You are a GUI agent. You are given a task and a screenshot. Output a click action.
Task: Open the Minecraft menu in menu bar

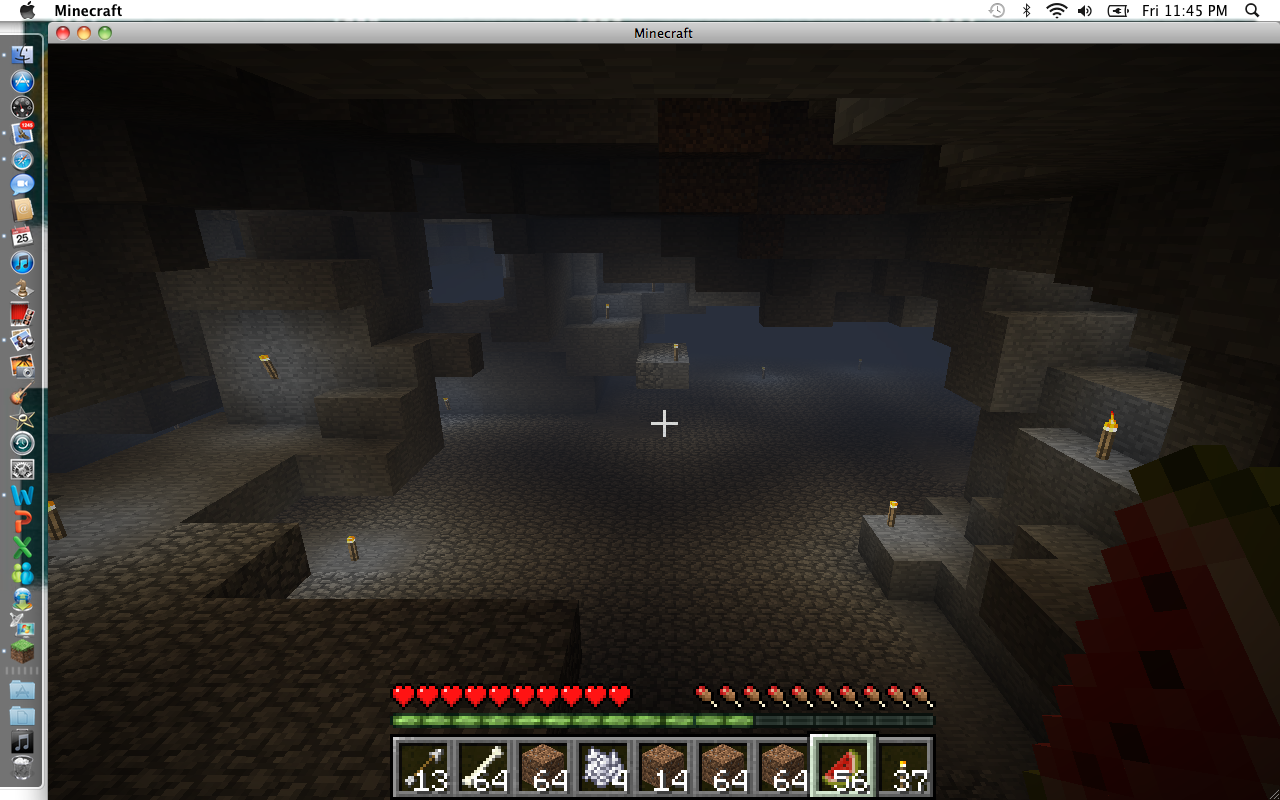[x=88, y=10]
